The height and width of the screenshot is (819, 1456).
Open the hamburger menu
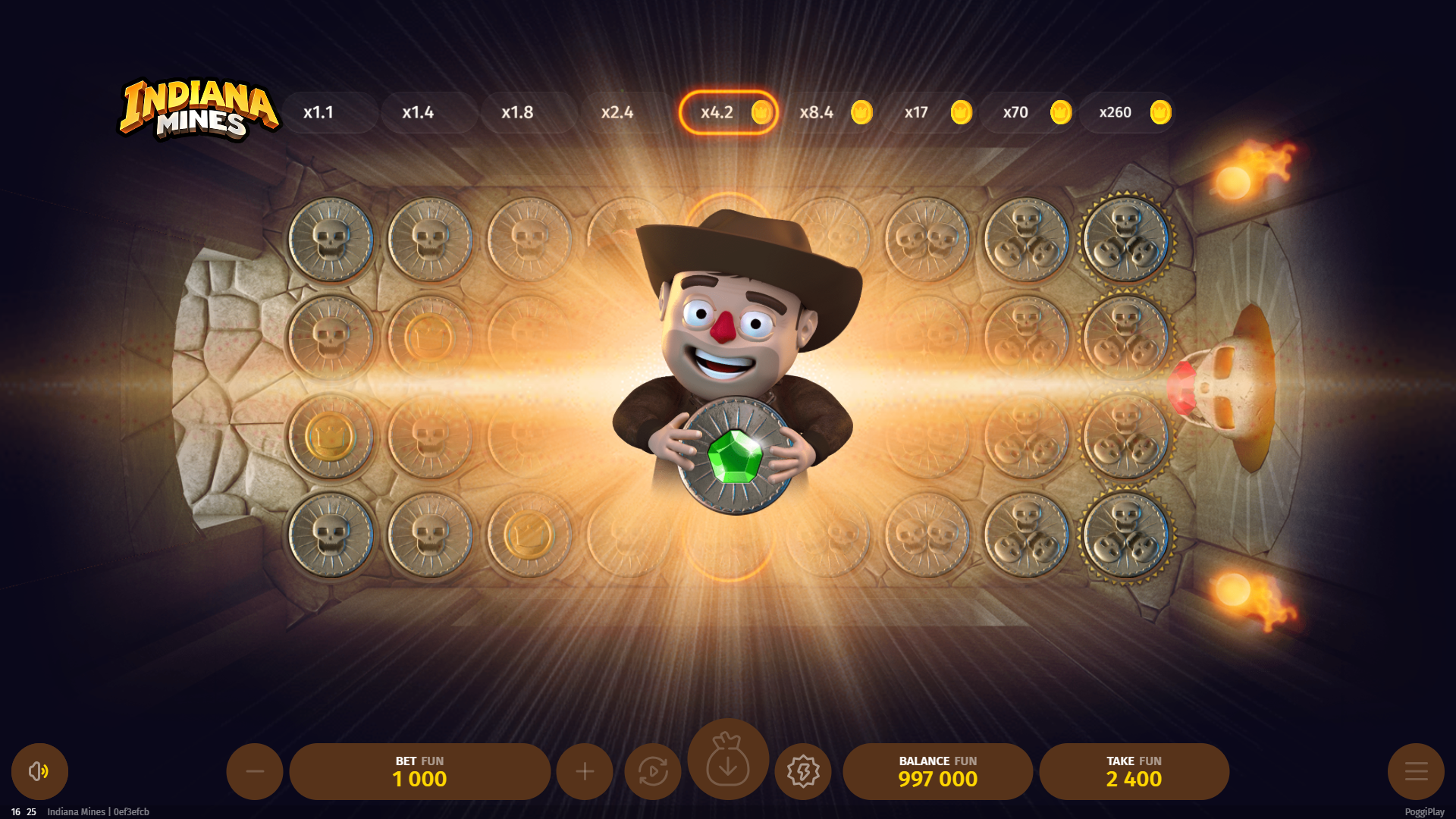tap(1416, 771)
